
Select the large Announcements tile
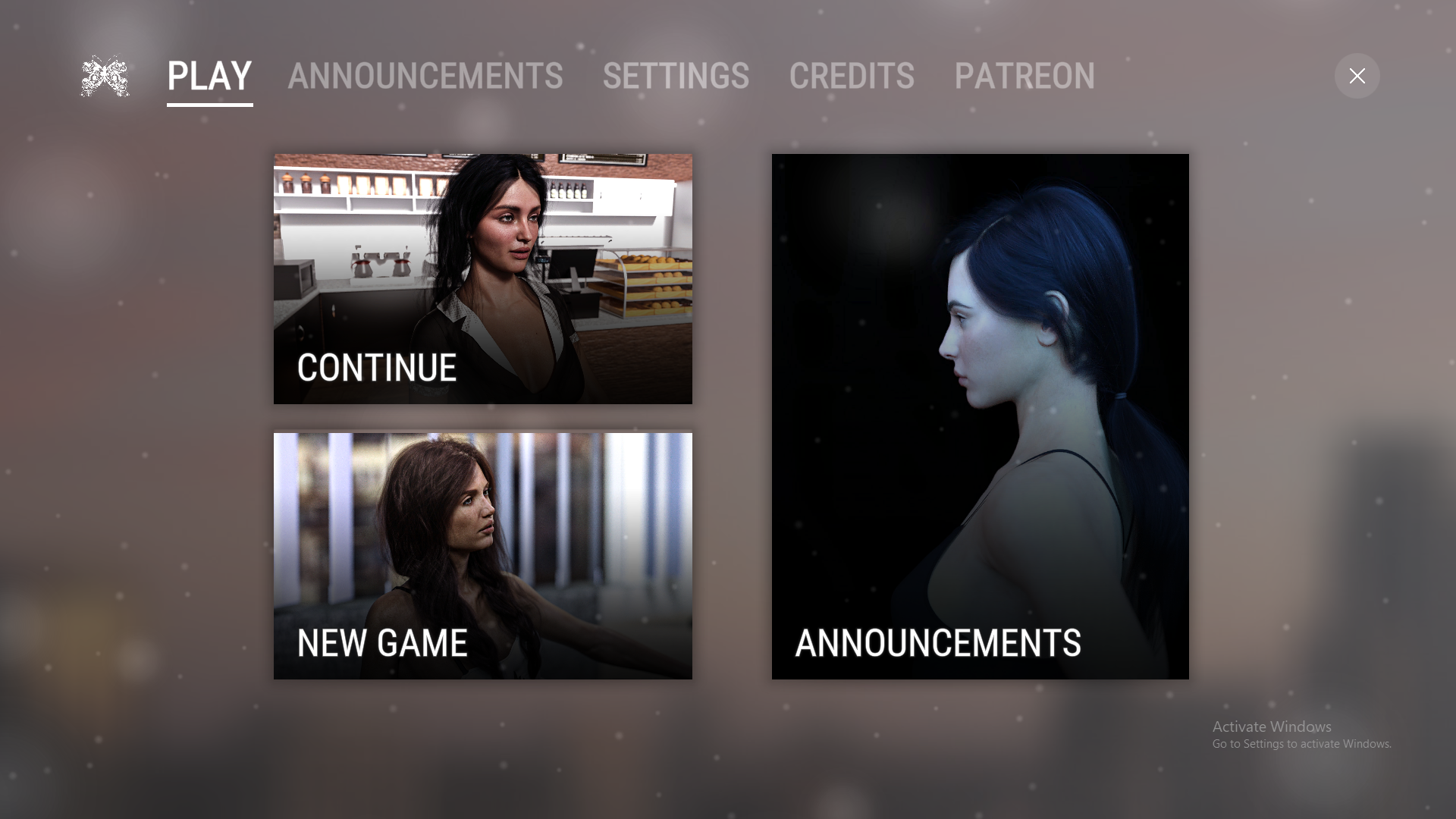(980, 416)
